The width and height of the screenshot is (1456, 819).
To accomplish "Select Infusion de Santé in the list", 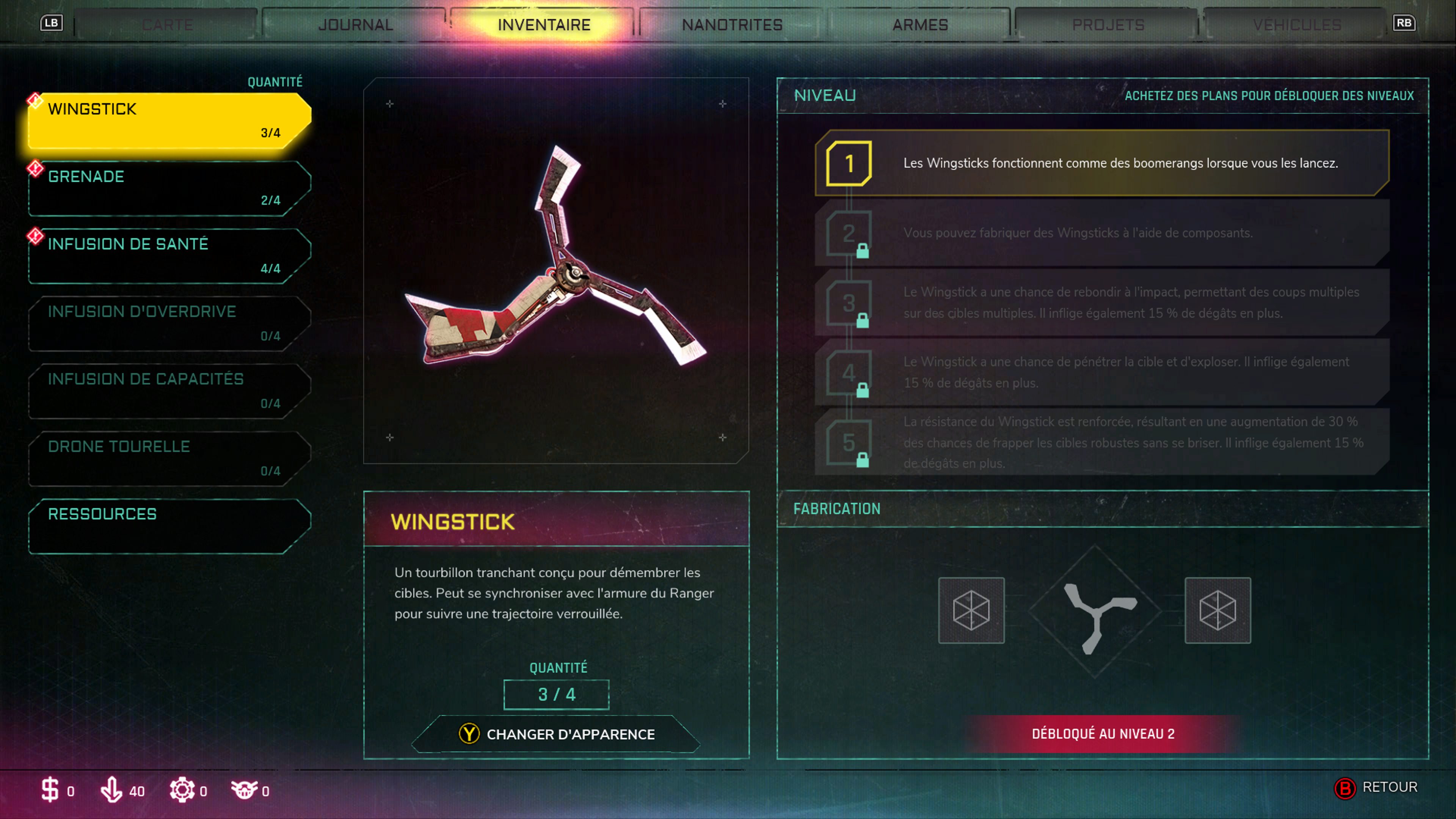I will tap(169, 256).
